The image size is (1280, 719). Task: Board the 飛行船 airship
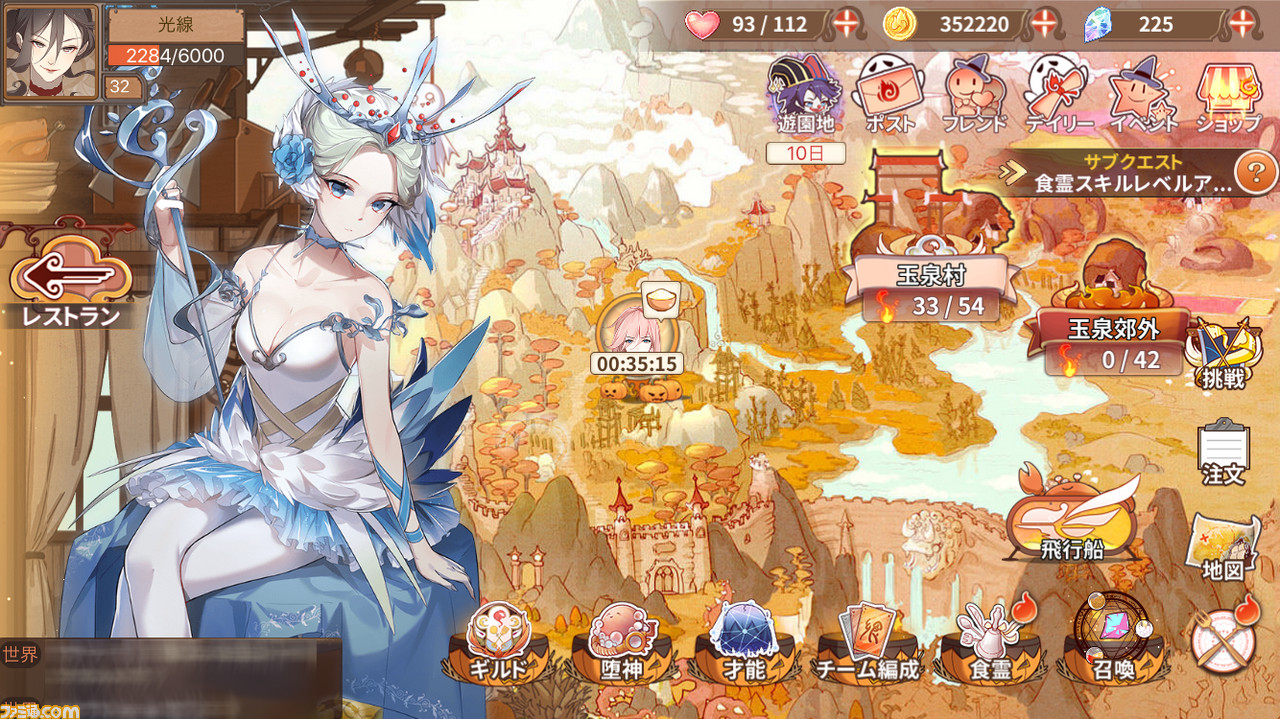(x=1072, y=518)
